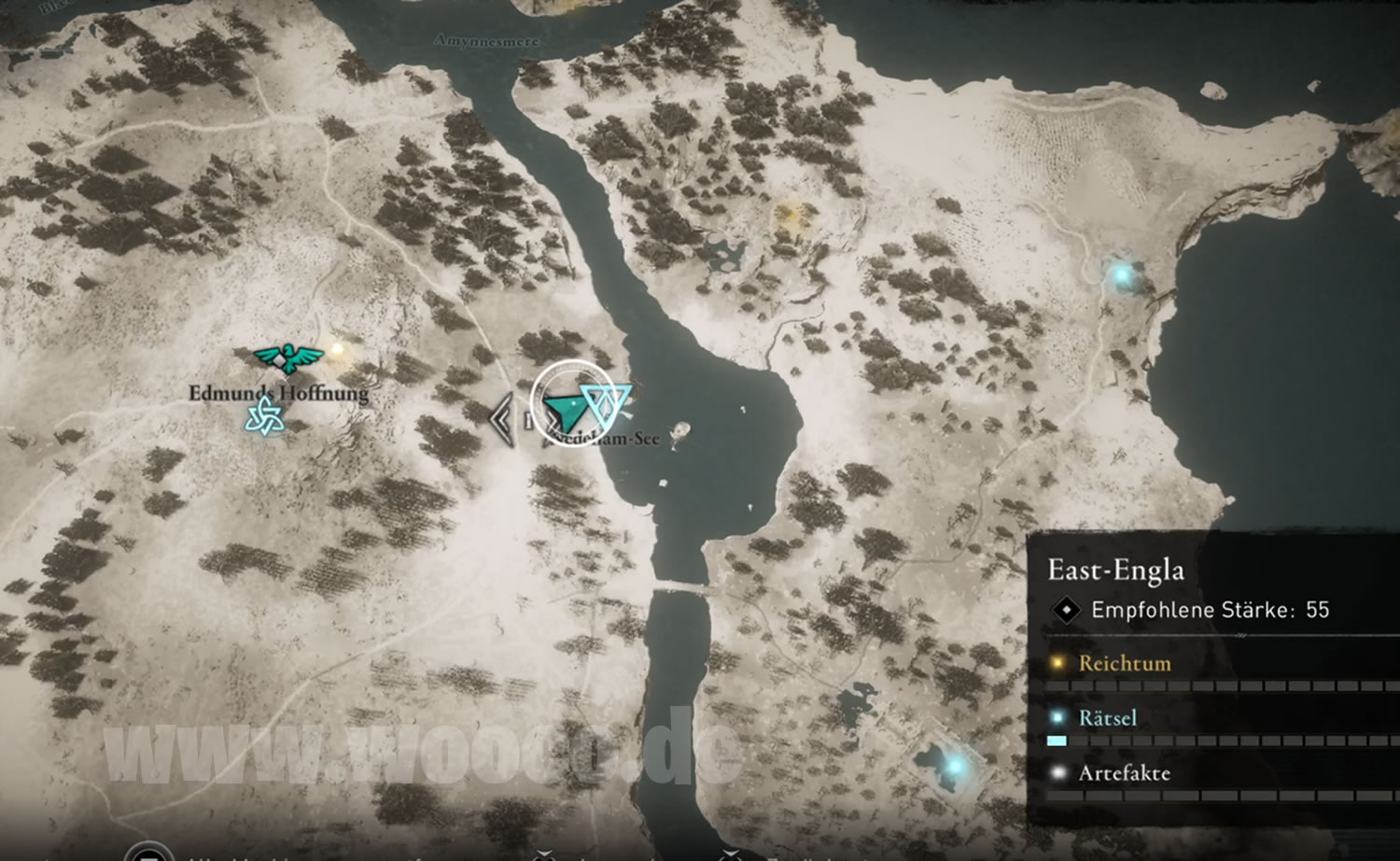Select the teal player arrow marker
The width and height of the screenshot is (1400, 861).
pos(565,408)
